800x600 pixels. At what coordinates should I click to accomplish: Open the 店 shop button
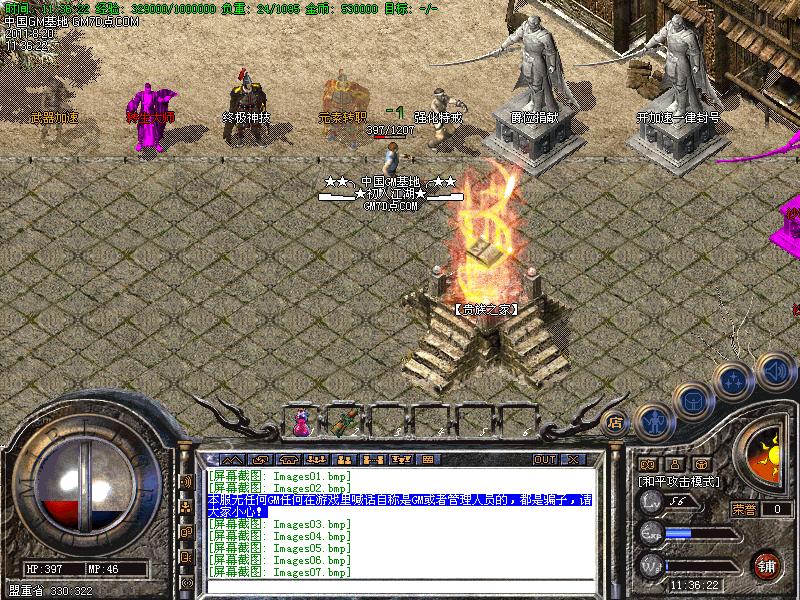pos(615,422)
